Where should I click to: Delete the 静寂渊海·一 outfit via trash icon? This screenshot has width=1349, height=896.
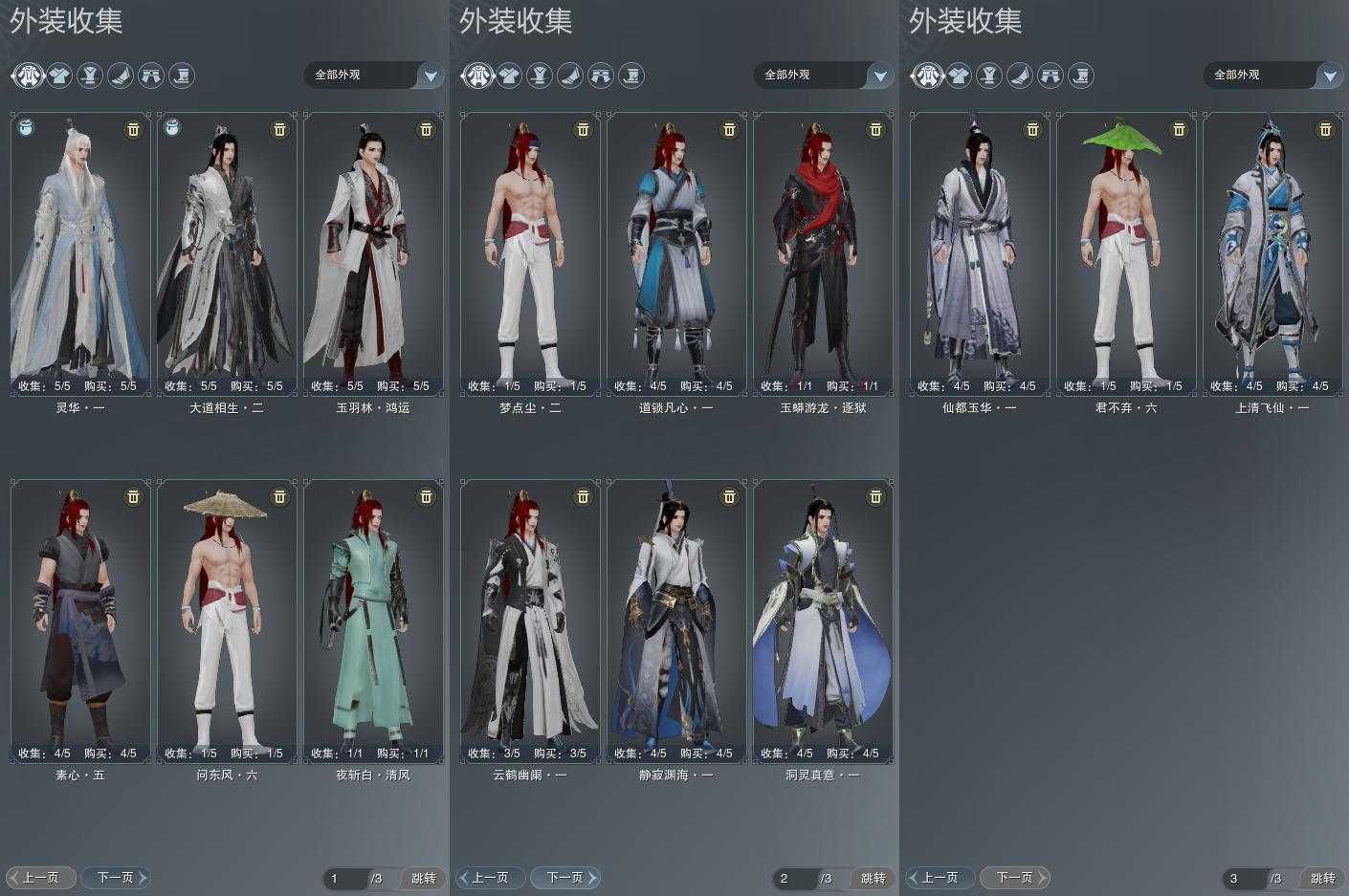click(x=729, y=496)
